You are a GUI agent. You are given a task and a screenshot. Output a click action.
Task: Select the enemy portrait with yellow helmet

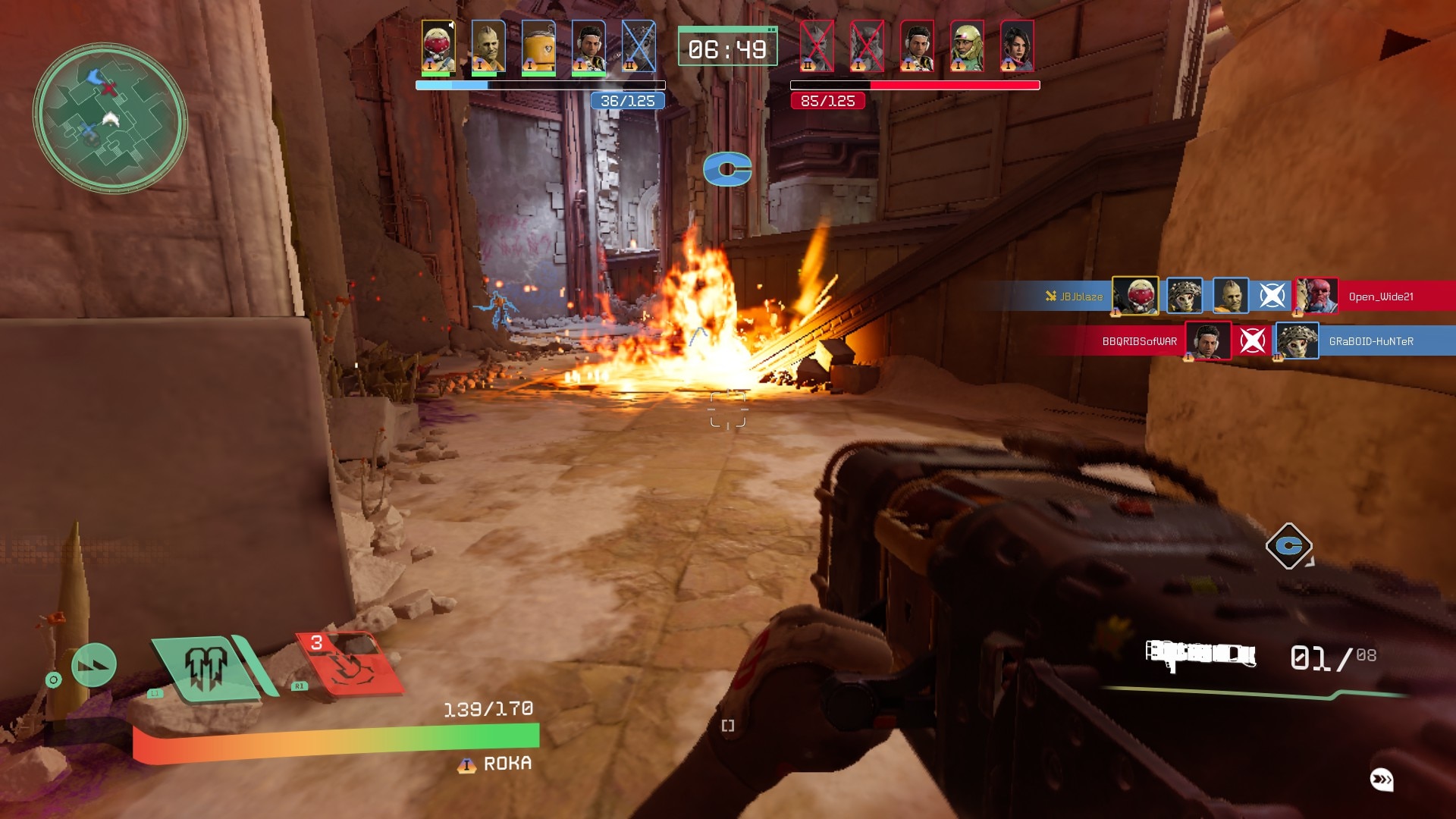point(967,46)
